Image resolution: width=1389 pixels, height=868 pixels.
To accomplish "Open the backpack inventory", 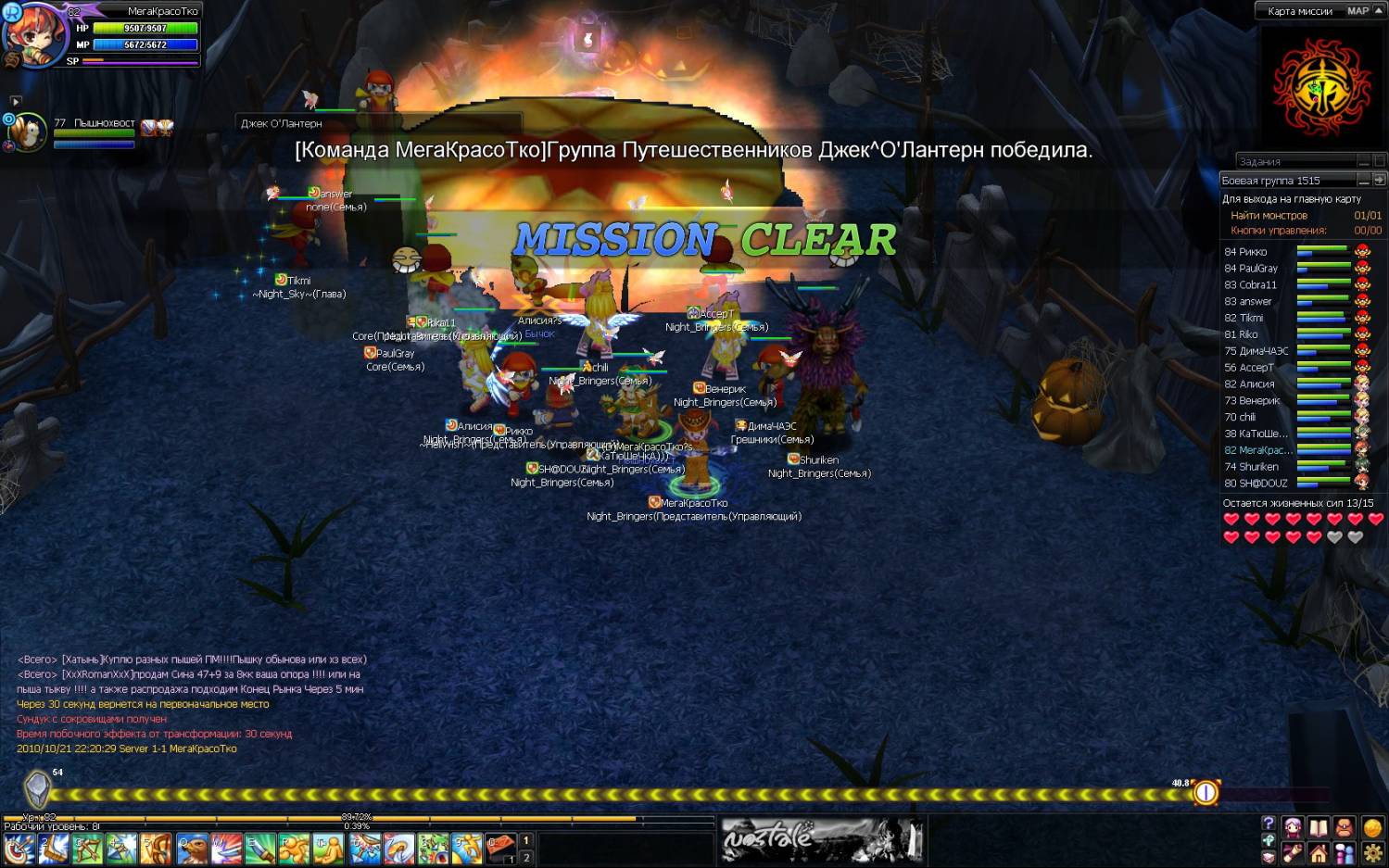I will (1344, 827).
